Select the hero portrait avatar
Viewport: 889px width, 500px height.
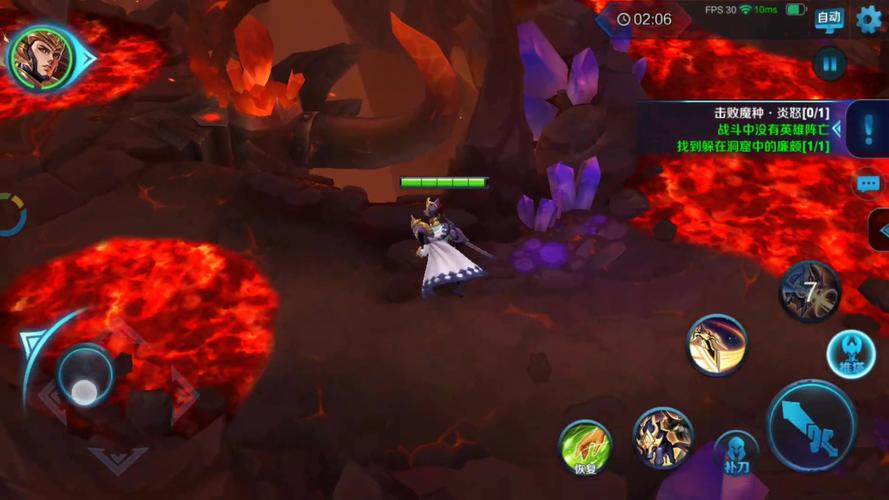tap(41, 57)
